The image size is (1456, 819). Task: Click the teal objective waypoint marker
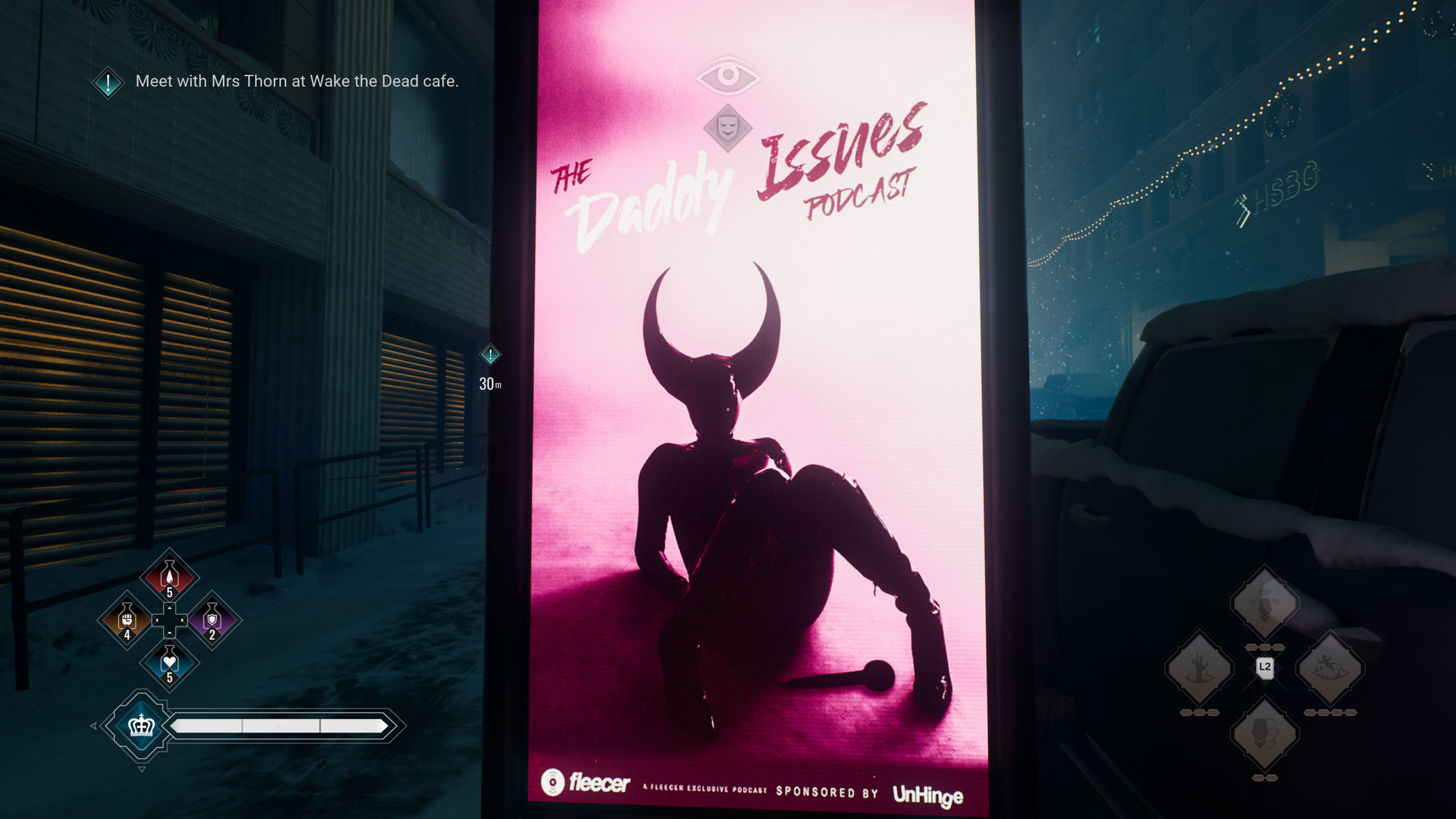coord(491,355)
